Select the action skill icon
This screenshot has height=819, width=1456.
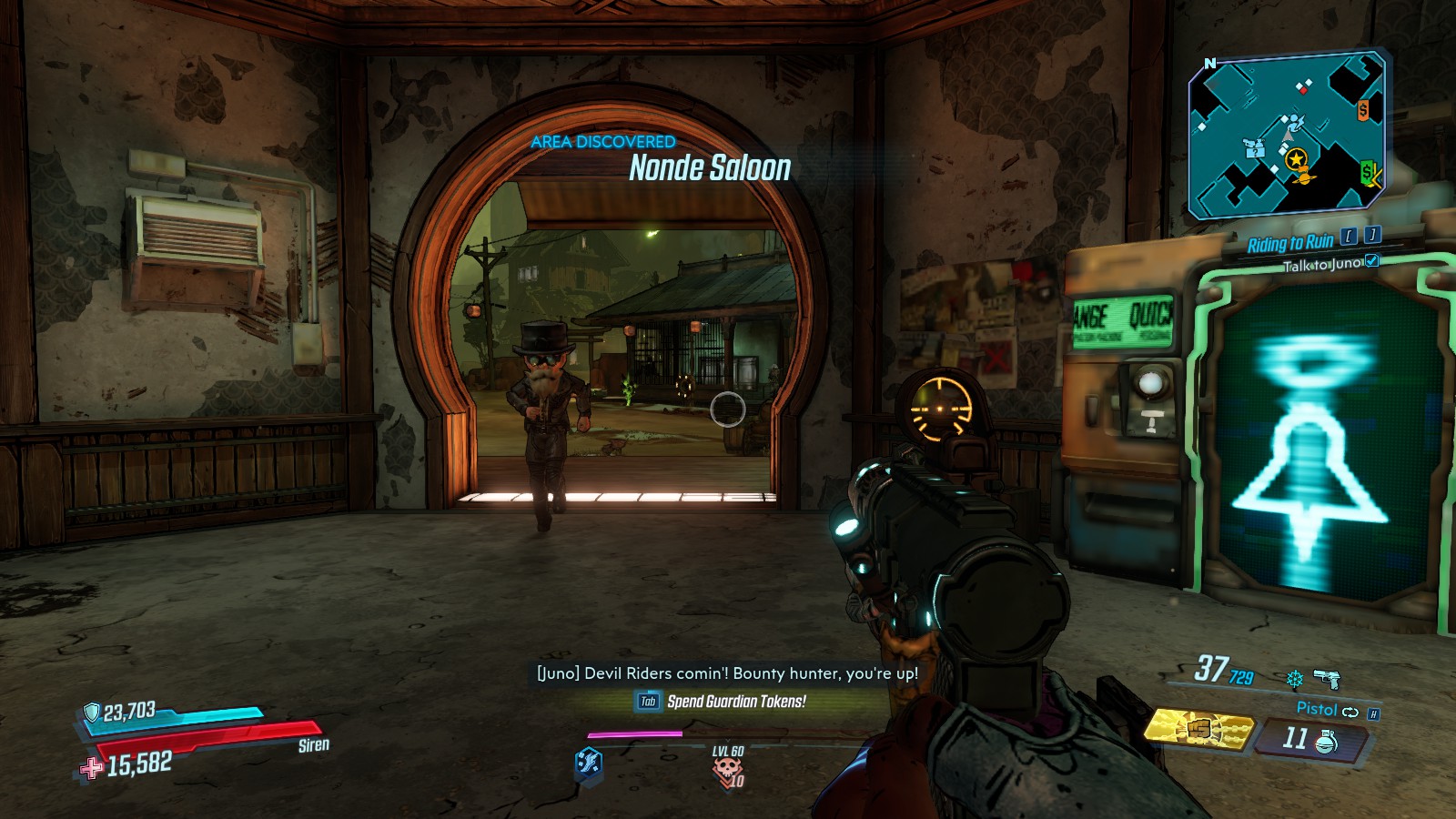(589, 762)
